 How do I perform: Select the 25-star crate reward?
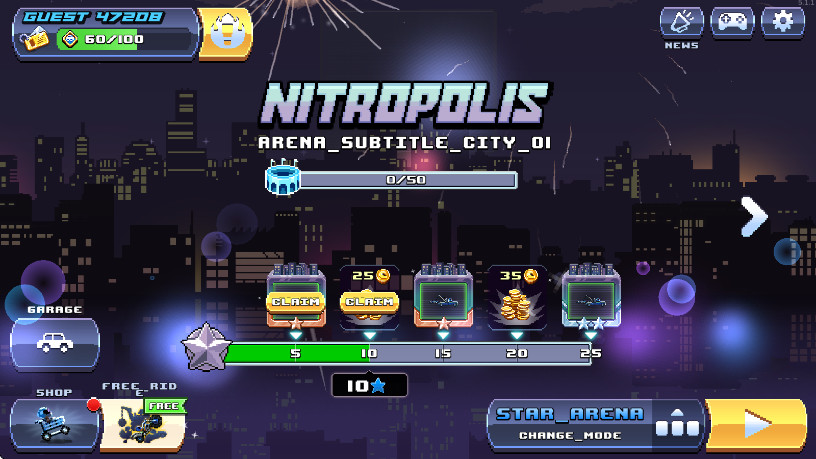591,297
